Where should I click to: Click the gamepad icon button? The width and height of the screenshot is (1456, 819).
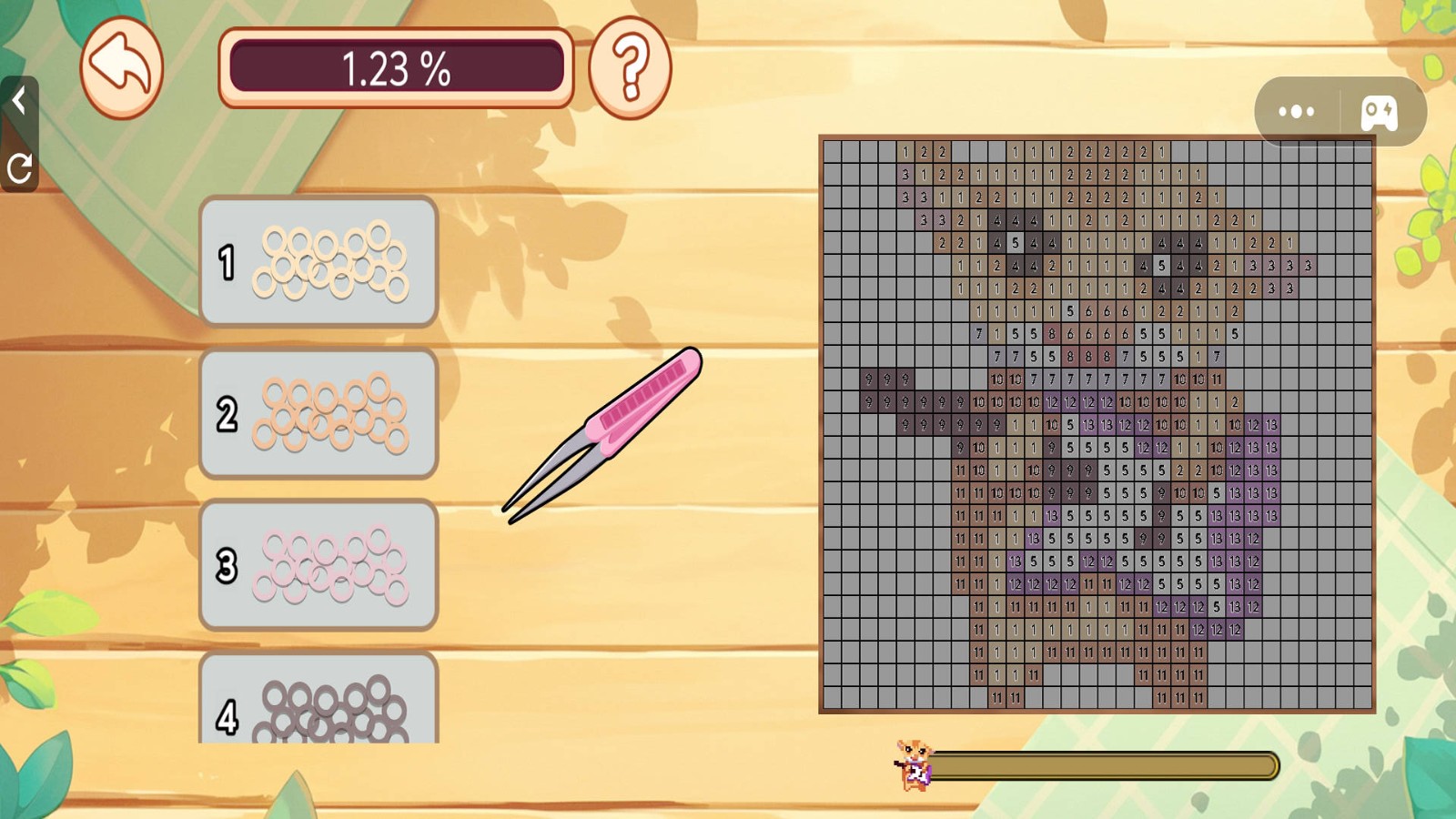(x=1379, y=113)
